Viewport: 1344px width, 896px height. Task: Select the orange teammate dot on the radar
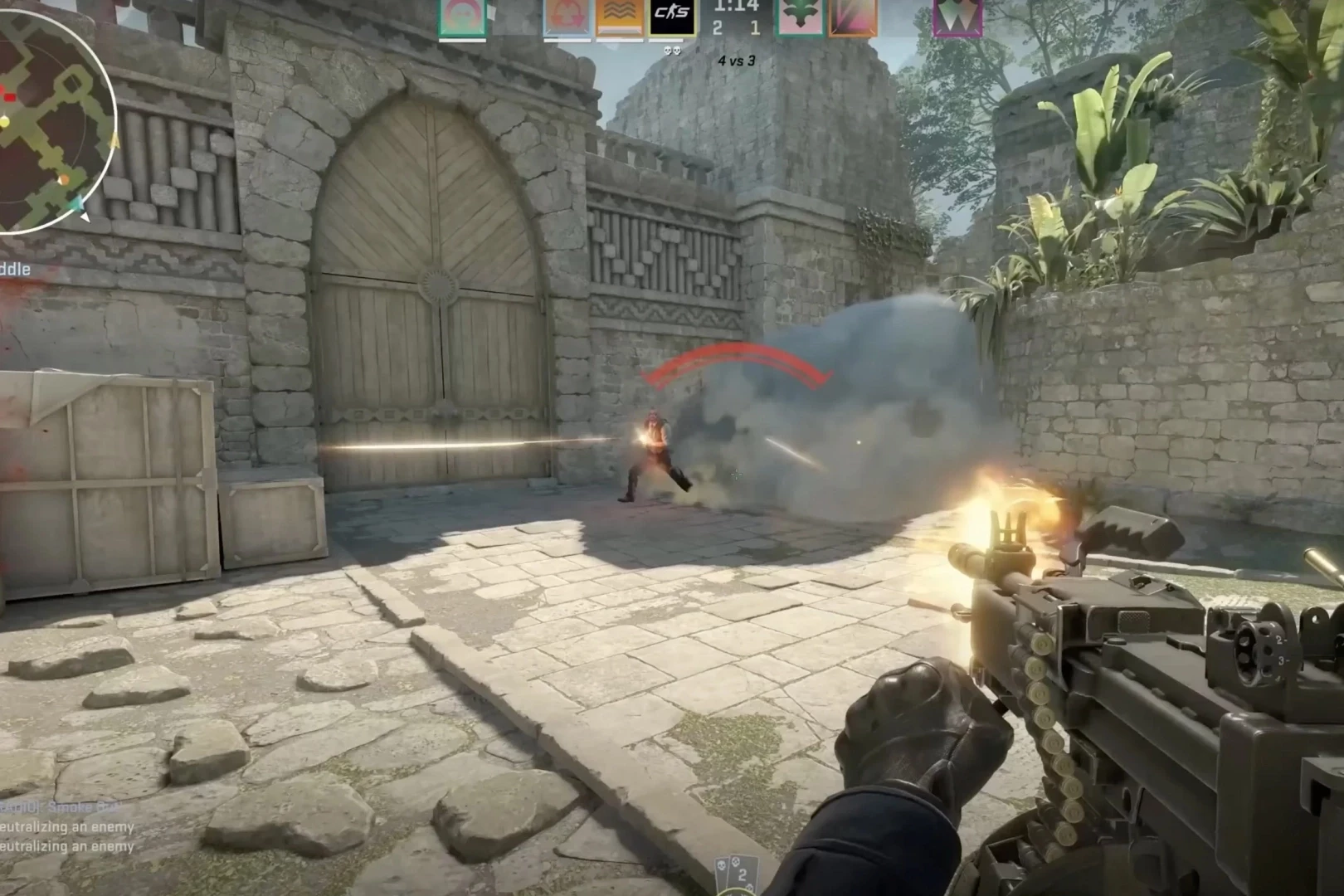click(x=64, y=180)
